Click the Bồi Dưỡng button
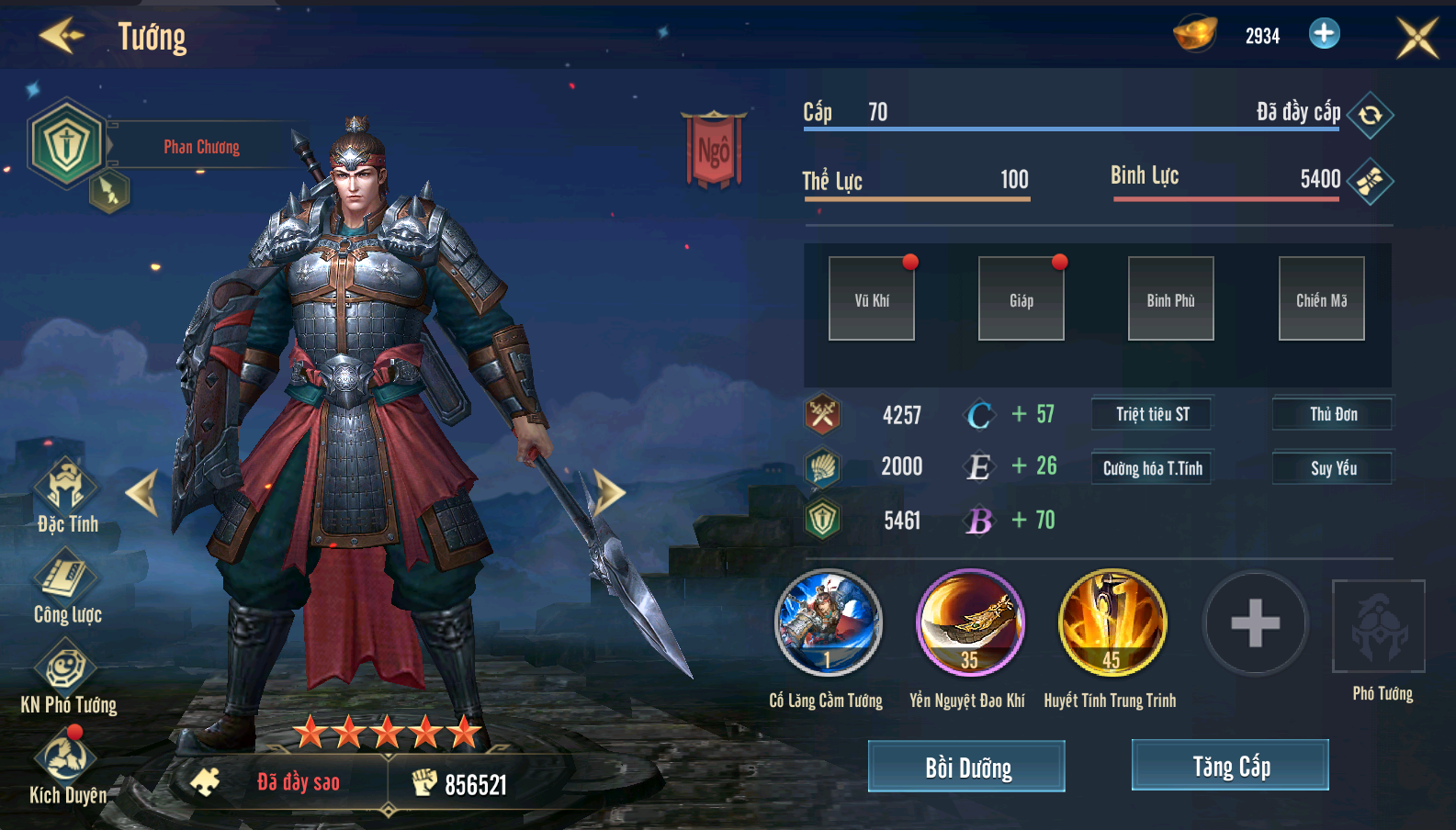The image size is (1456, 830). coord(966,766)
